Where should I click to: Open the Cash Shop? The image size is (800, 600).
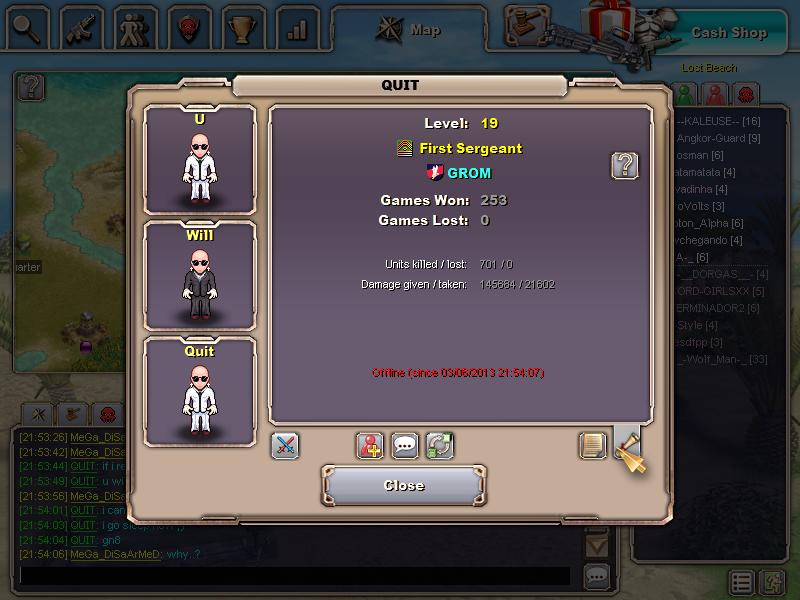click(729, 32)
